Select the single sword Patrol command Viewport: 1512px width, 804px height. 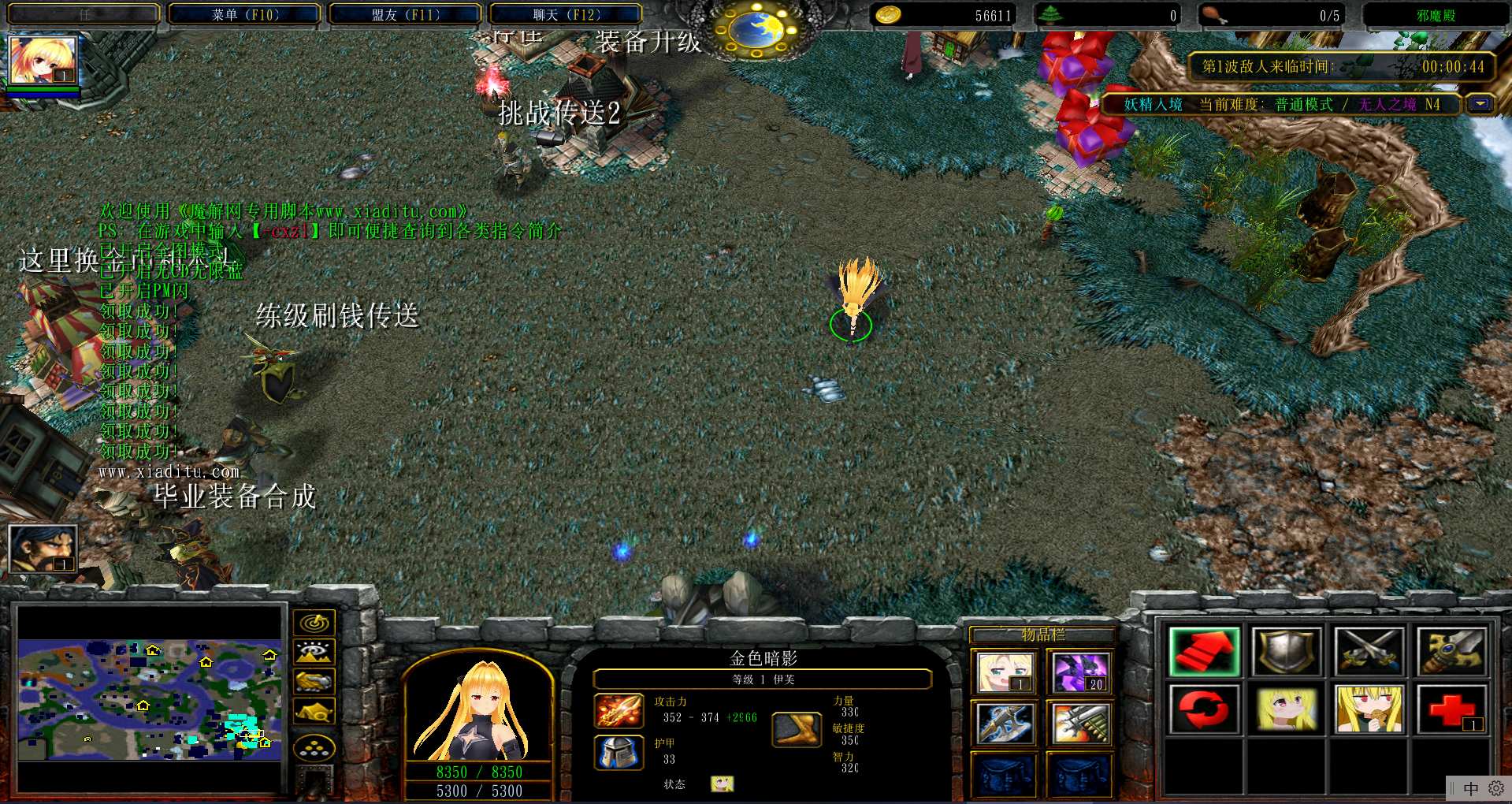(1451, 651)
